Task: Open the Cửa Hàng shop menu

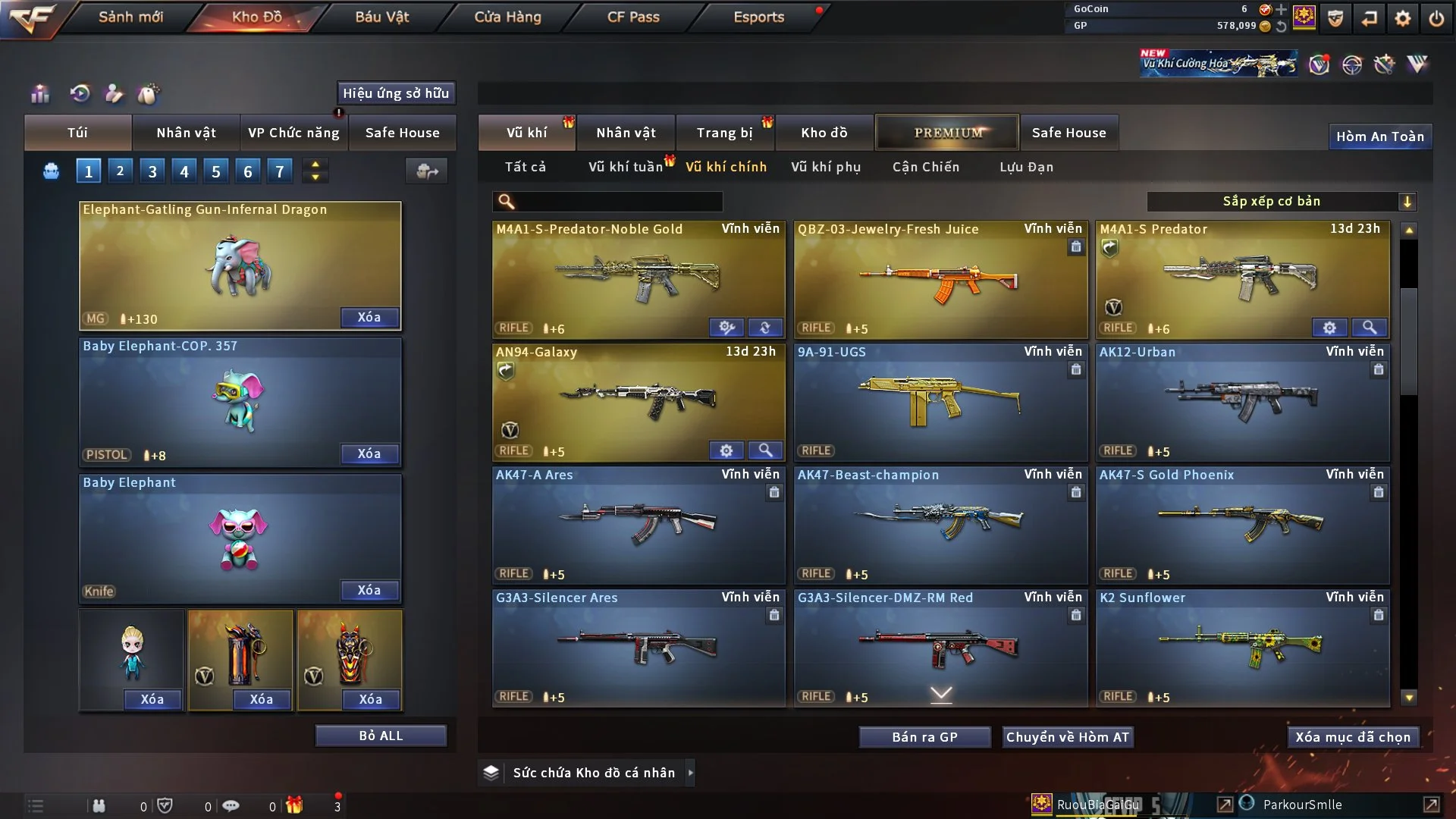Action: click(x=507, y=17)
